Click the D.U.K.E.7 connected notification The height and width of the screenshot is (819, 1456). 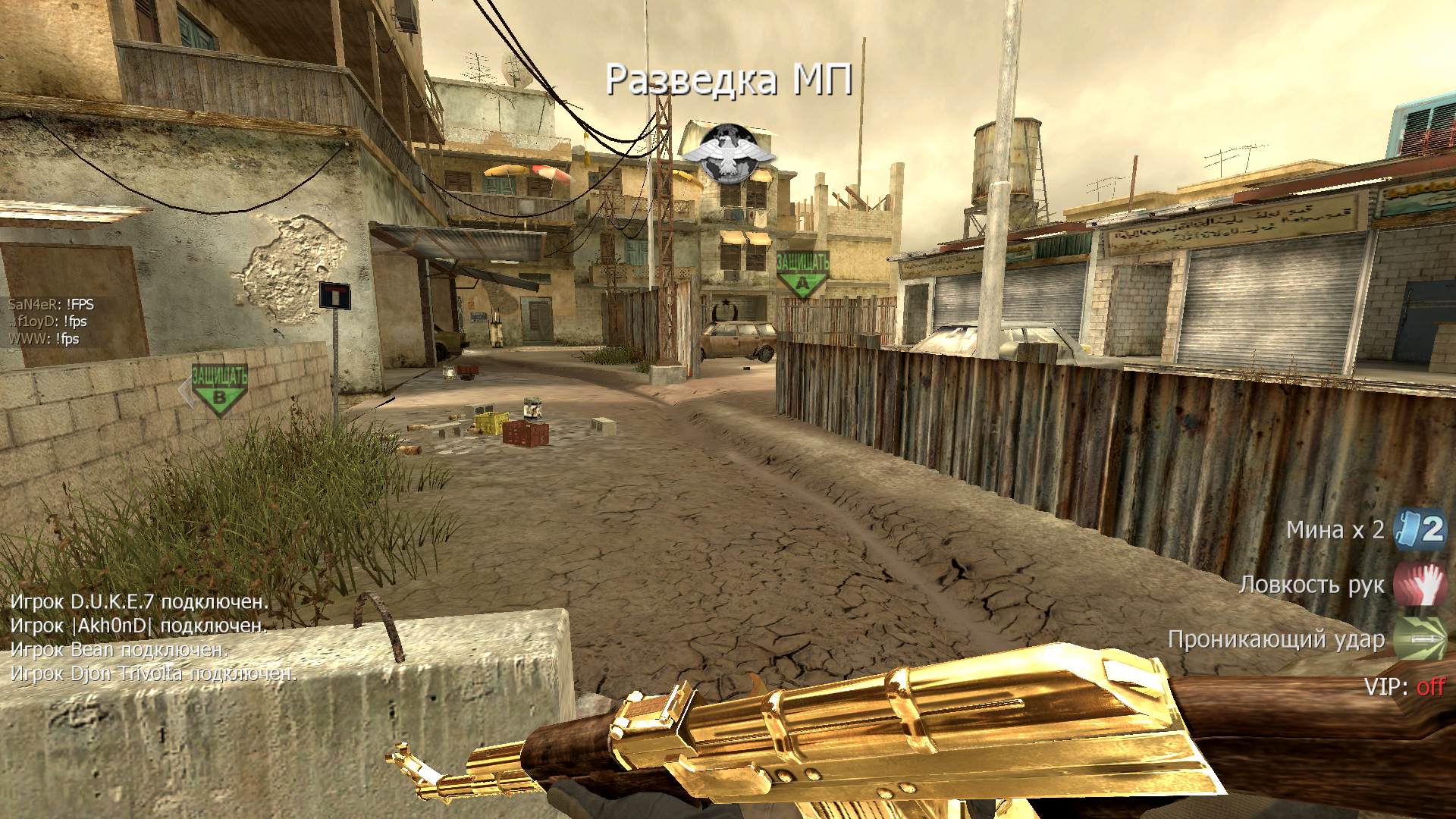[139, 602]
